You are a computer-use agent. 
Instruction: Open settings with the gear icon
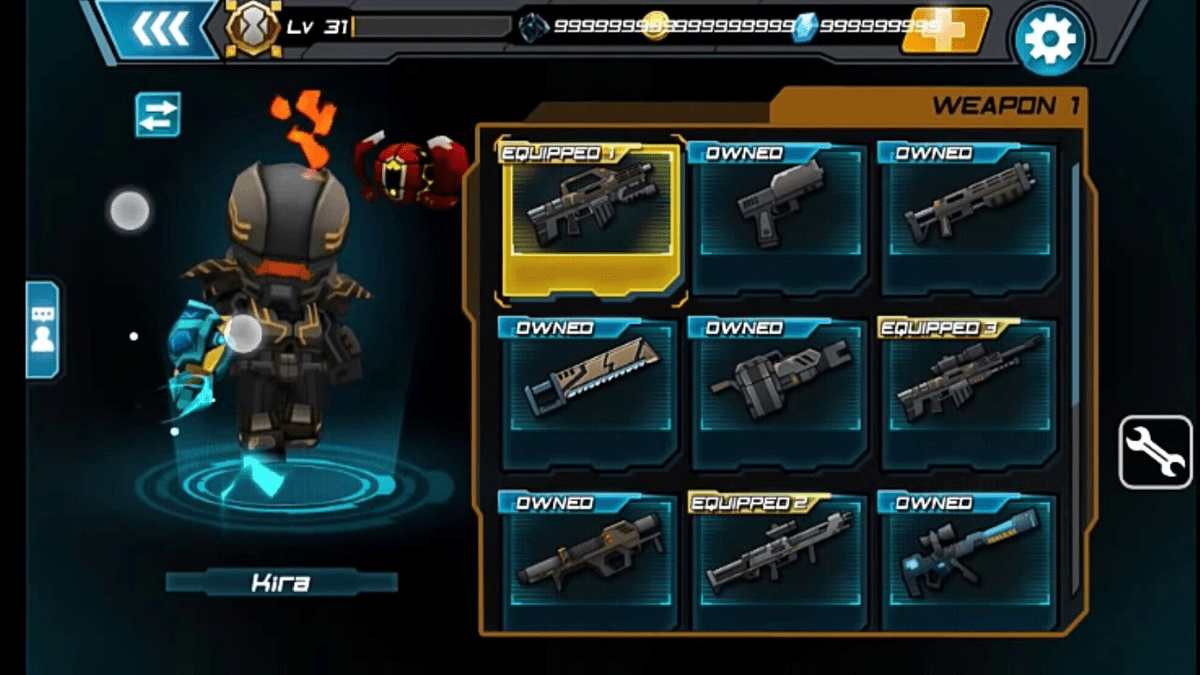tap(1050, 39)
